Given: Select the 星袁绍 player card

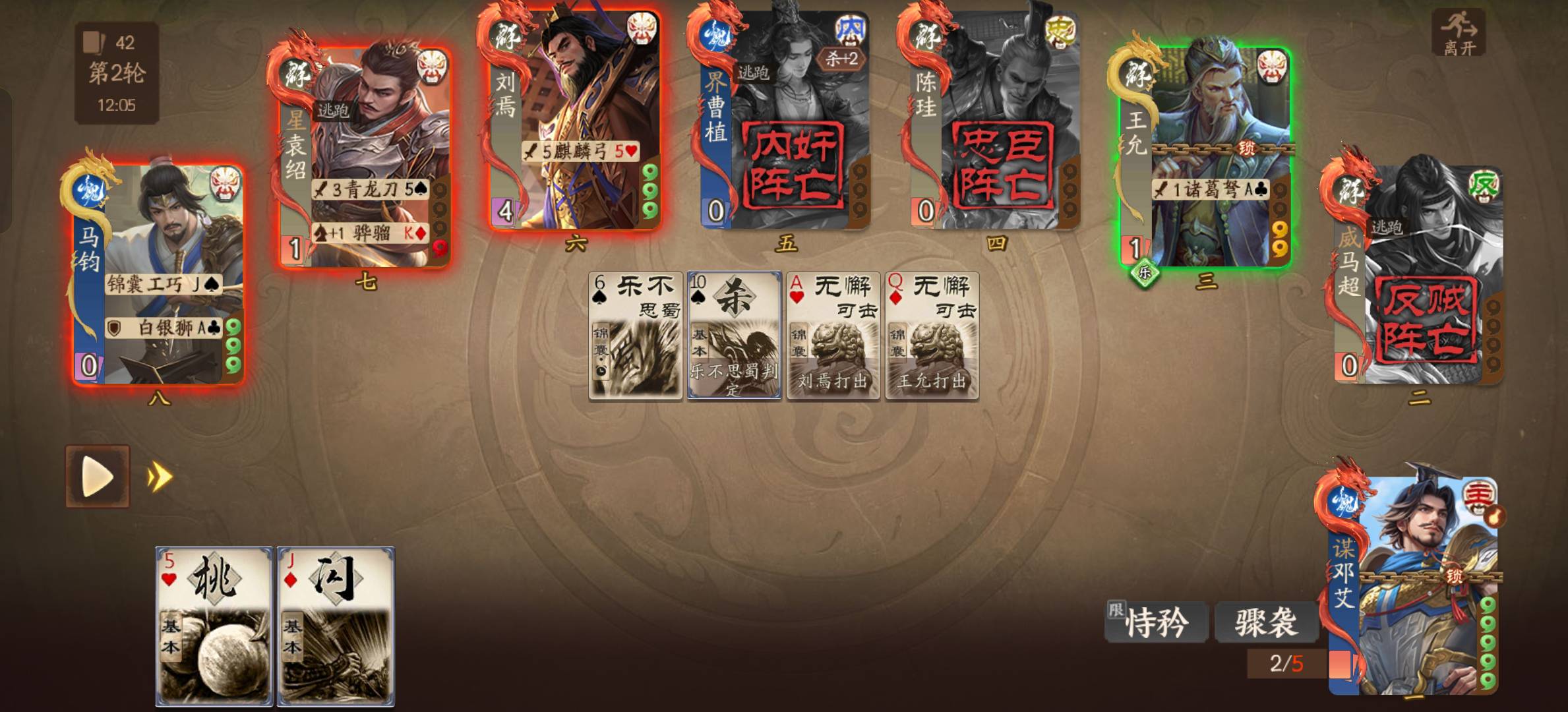Looking at the screenshot, I should (x=366, y=158).
